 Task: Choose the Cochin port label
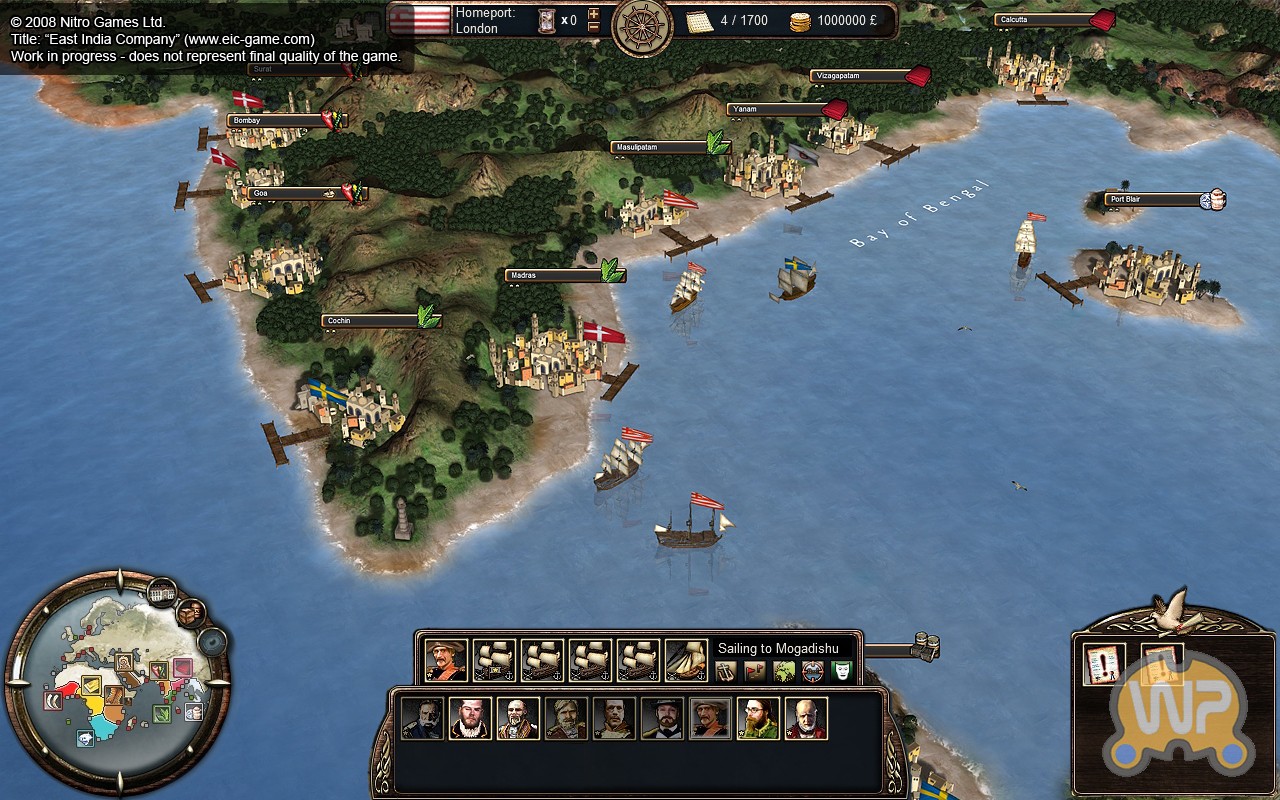[370, 321]
